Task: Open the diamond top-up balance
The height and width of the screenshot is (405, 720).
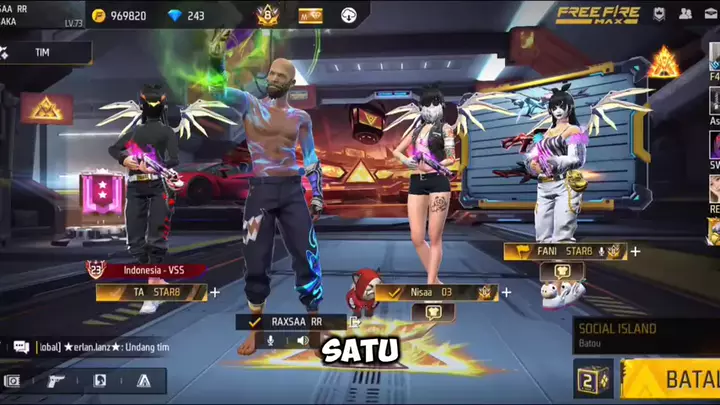Action: [182, 15]
